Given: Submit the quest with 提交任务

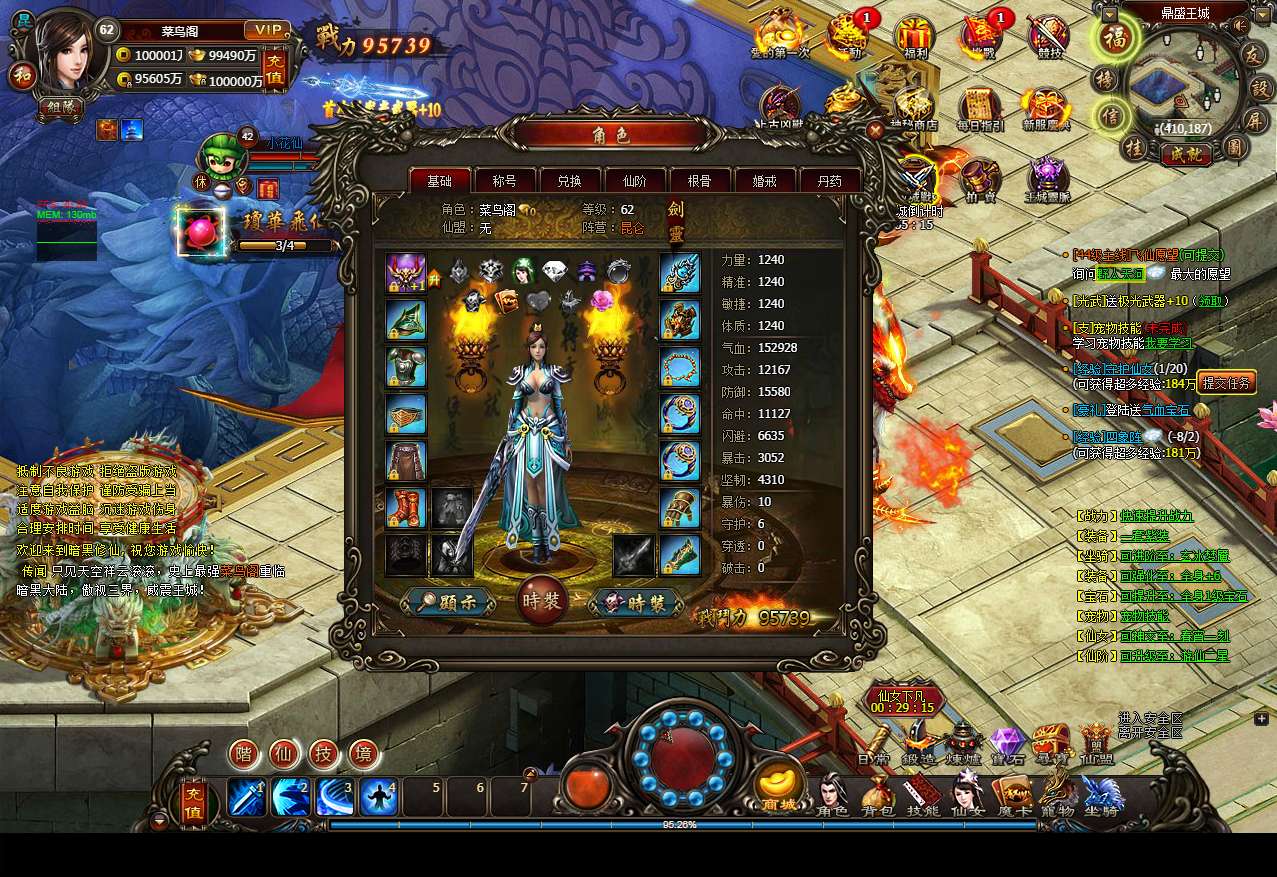Looking at the screenshot, I should (x=1226, y=382).
